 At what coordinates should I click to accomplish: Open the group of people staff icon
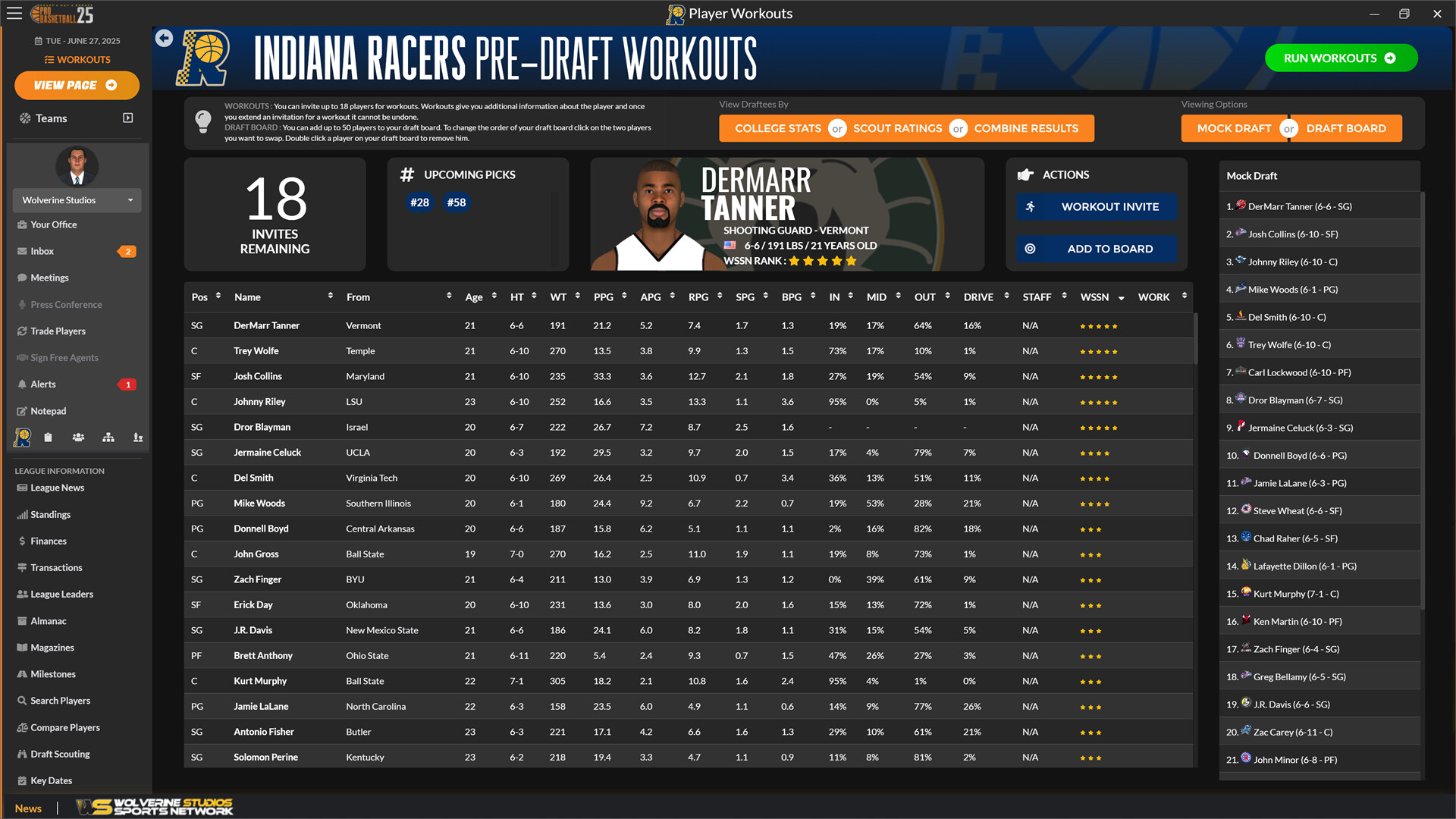click(x=78, y=438)
